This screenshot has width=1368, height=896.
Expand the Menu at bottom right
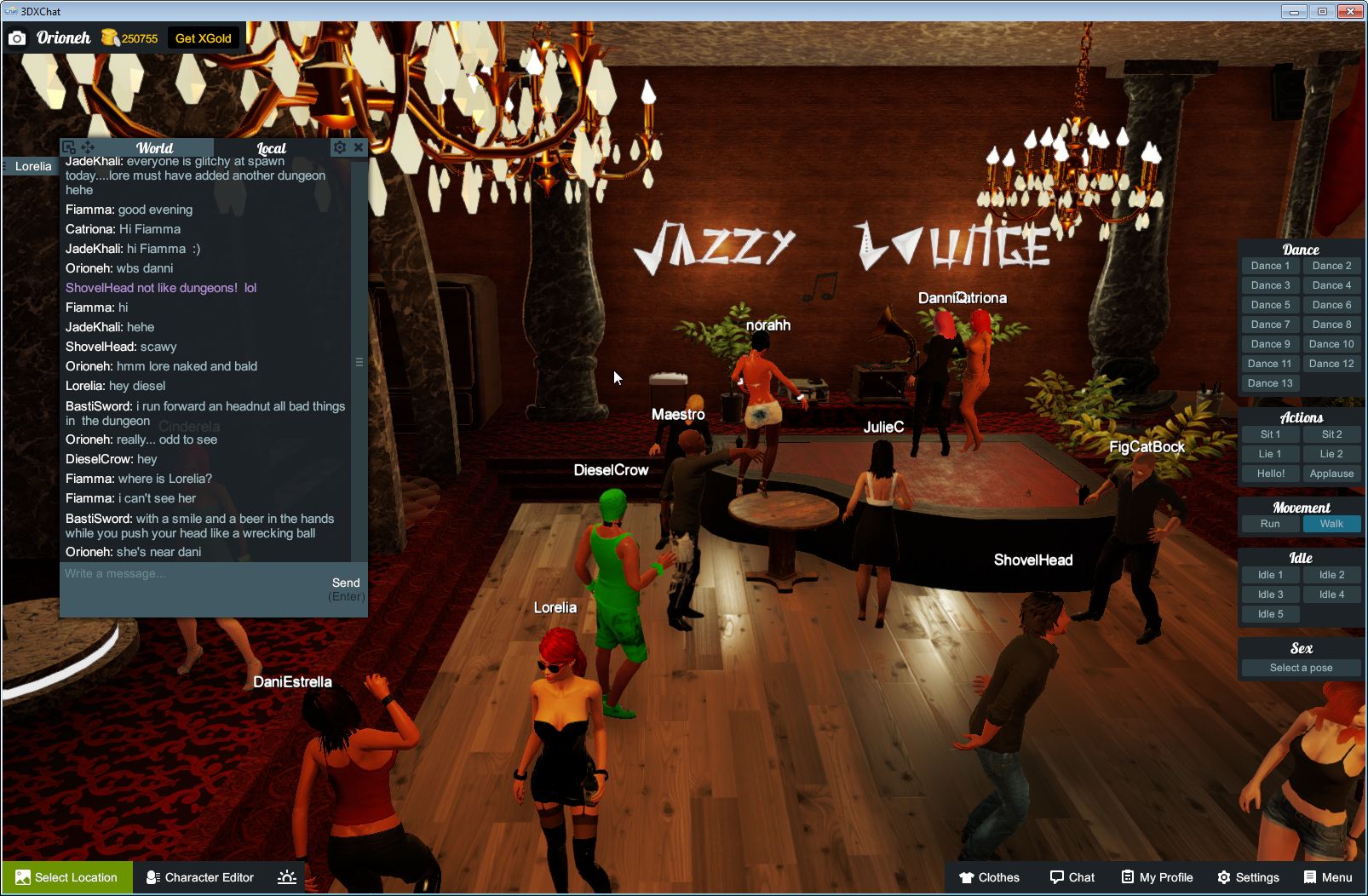point(1327,877)
